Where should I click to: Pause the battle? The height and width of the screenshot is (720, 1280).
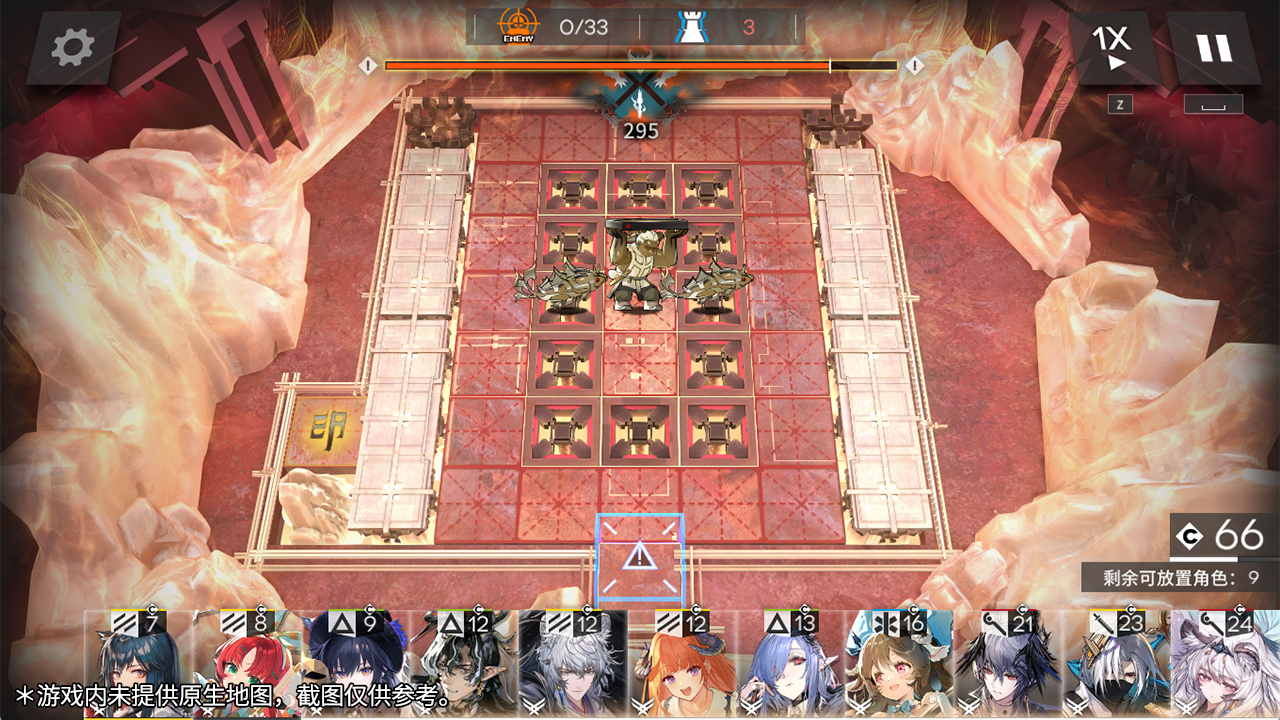tap(1214, 47)
